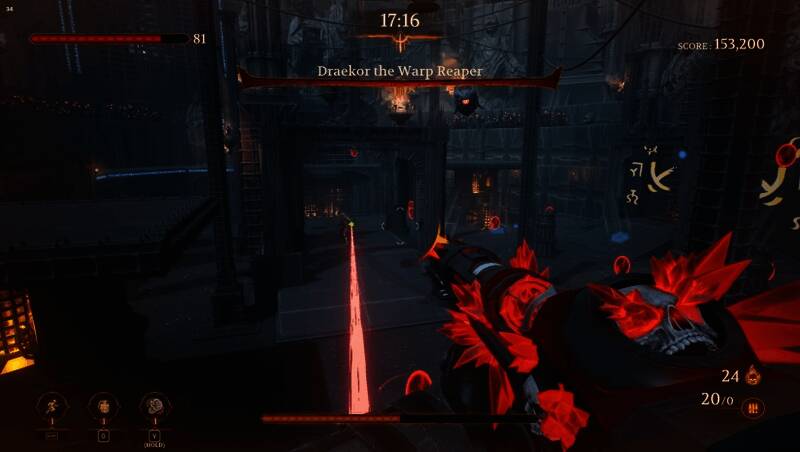
Task: Click the flaming skull armor icon
Action: [752, 376]
